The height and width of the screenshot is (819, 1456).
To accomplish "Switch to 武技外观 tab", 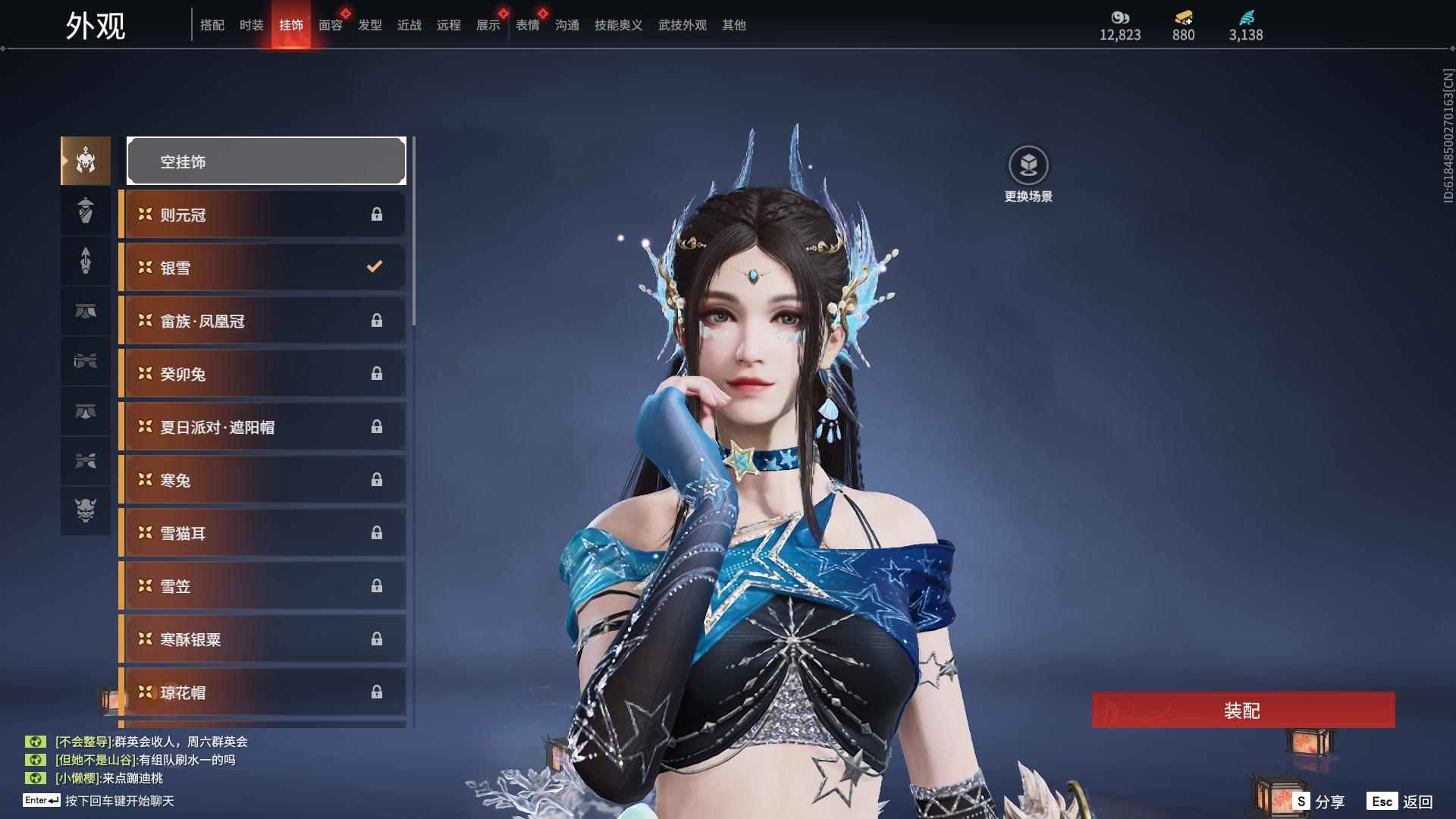I will coord(682,25).
